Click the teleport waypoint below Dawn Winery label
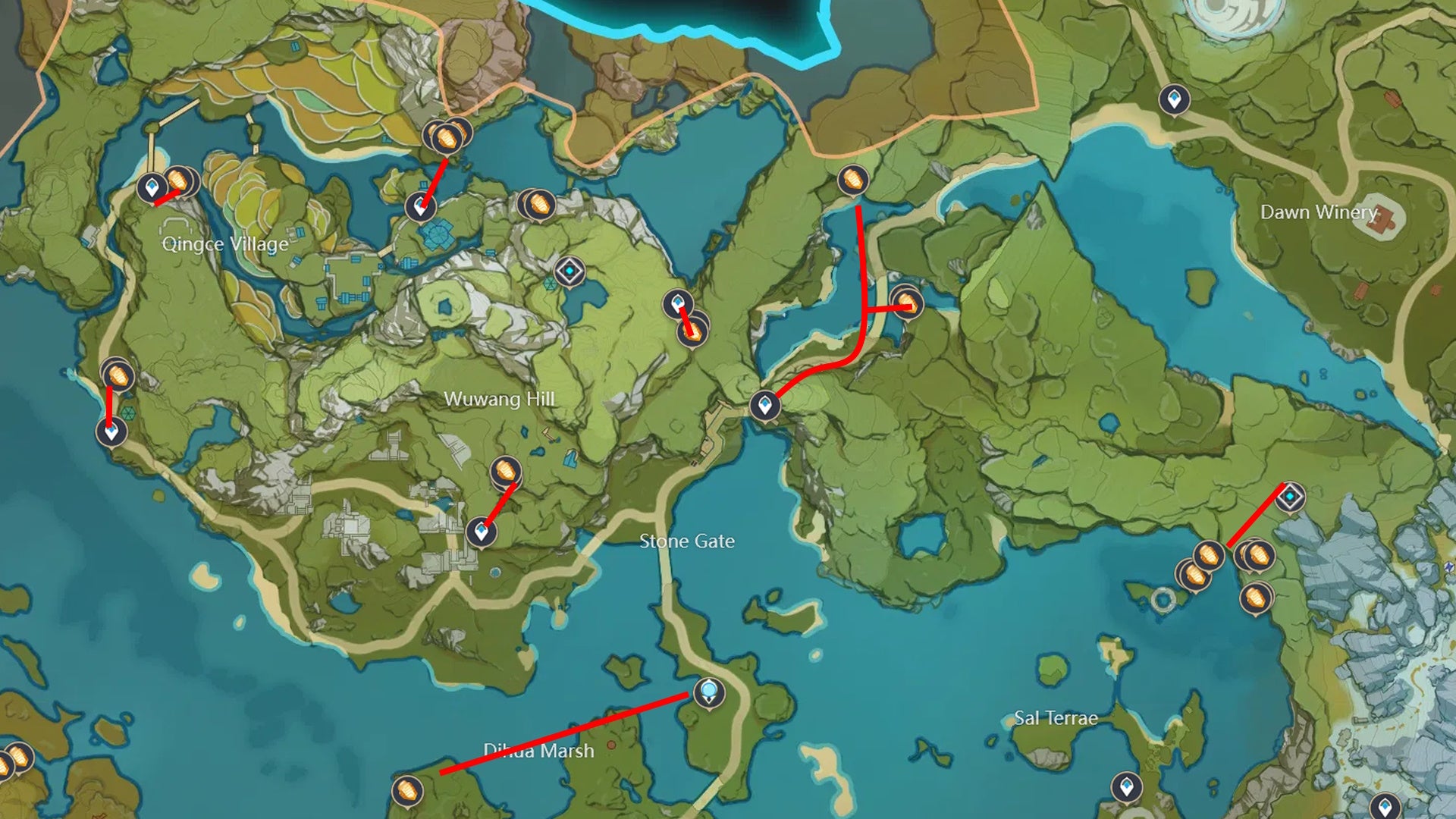This screenshot has height=819, width=1456. coord(1174,99)
